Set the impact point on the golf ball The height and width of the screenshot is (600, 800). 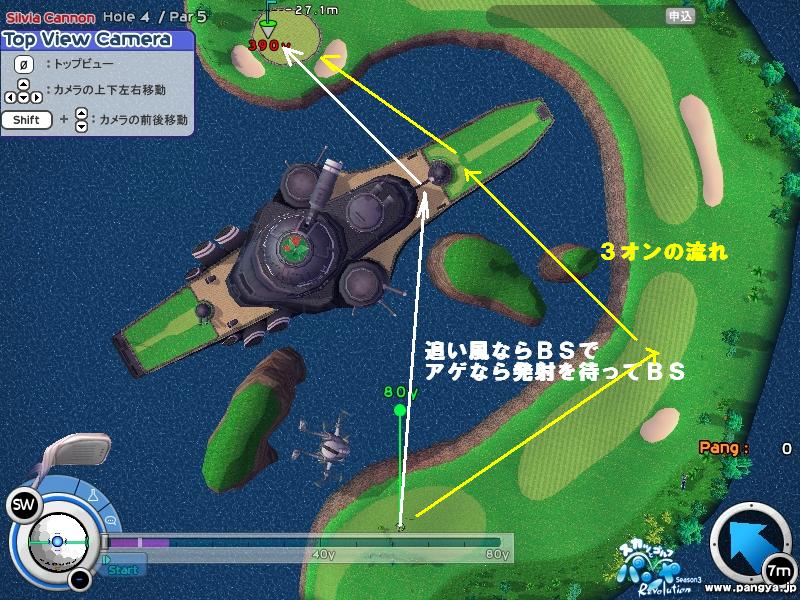pos(57,541)
